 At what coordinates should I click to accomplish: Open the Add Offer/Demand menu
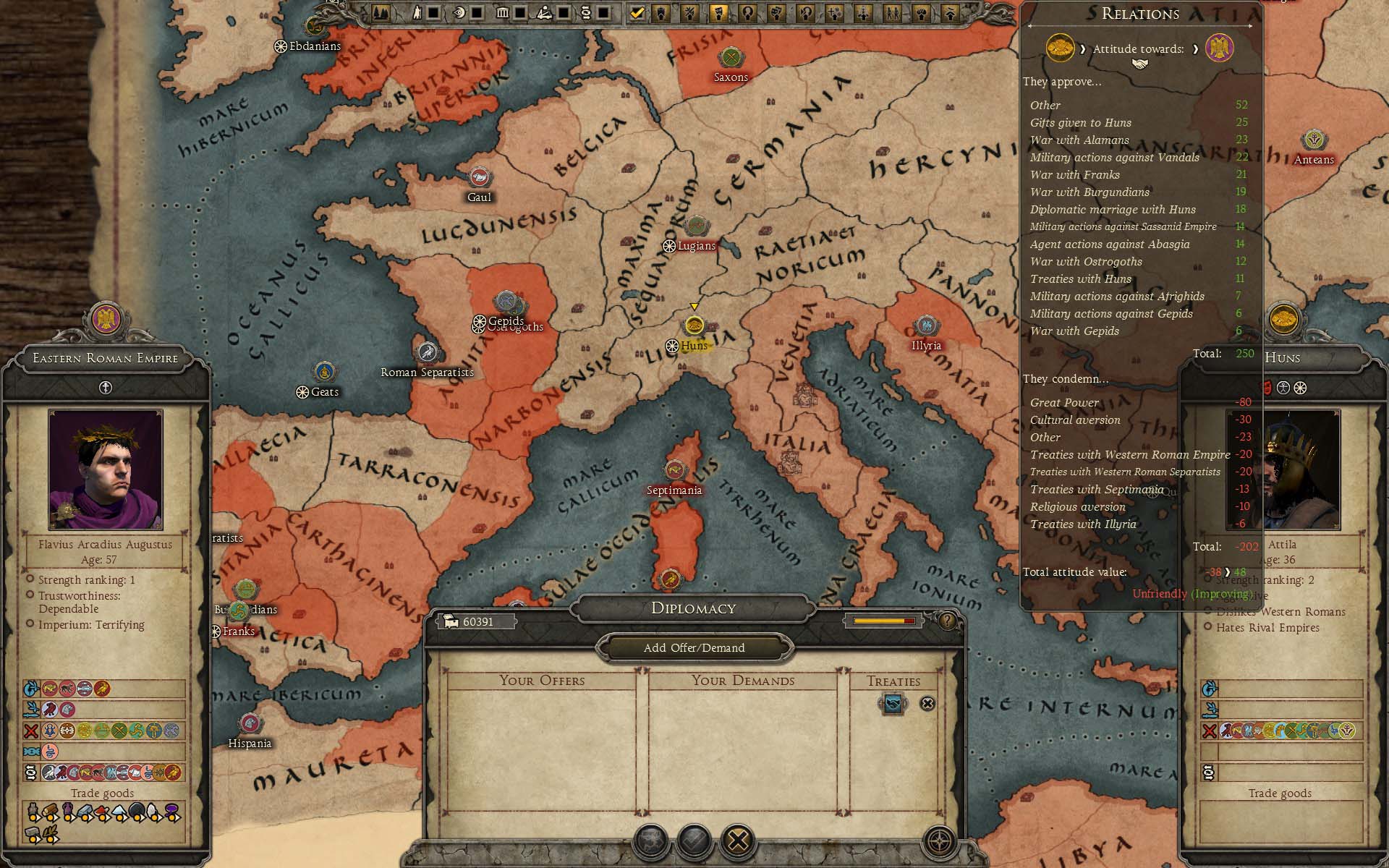pos(694,647)
